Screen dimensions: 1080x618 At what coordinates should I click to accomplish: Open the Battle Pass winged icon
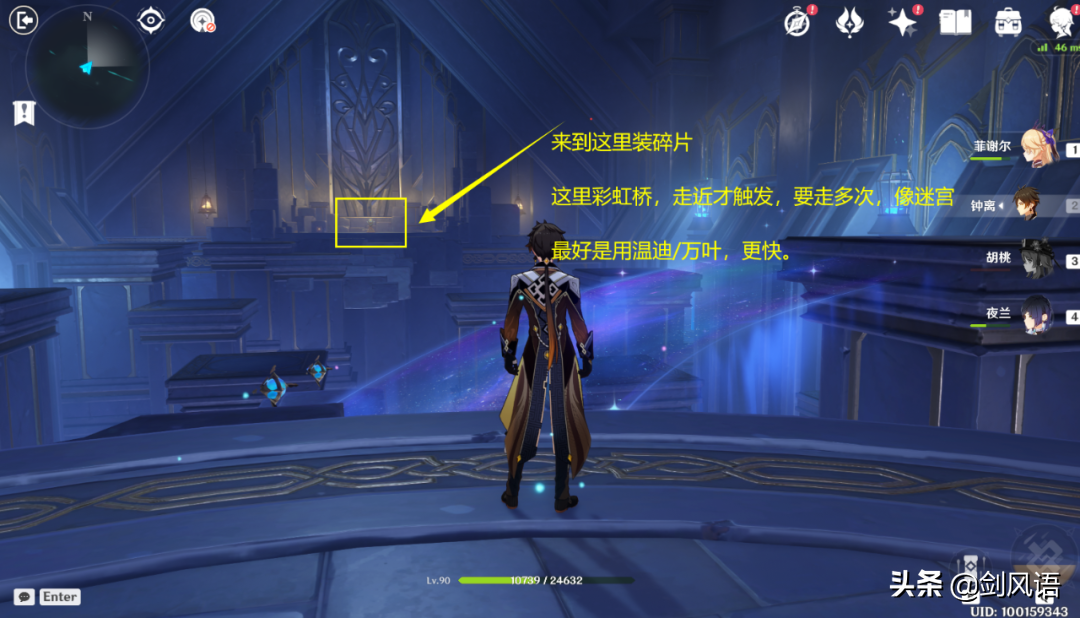click(850, 22)
